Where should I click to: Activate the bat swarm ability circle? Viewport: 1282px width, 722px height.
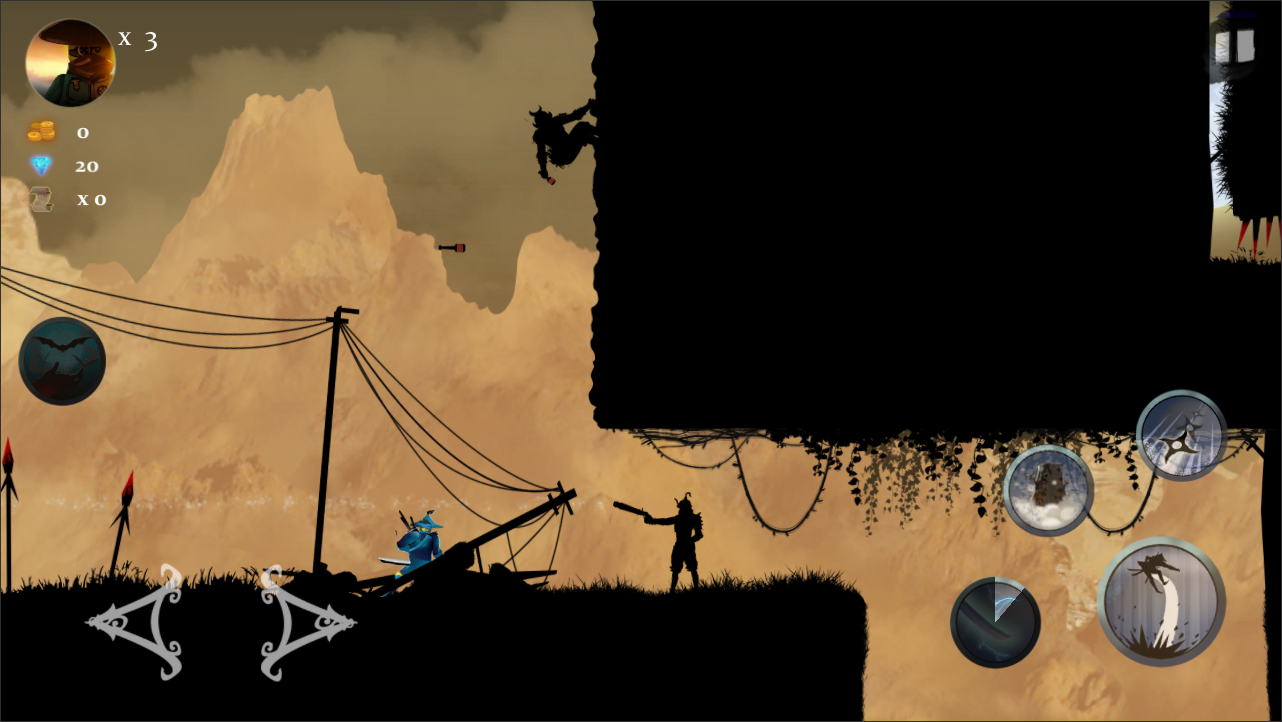click(62, 360)
